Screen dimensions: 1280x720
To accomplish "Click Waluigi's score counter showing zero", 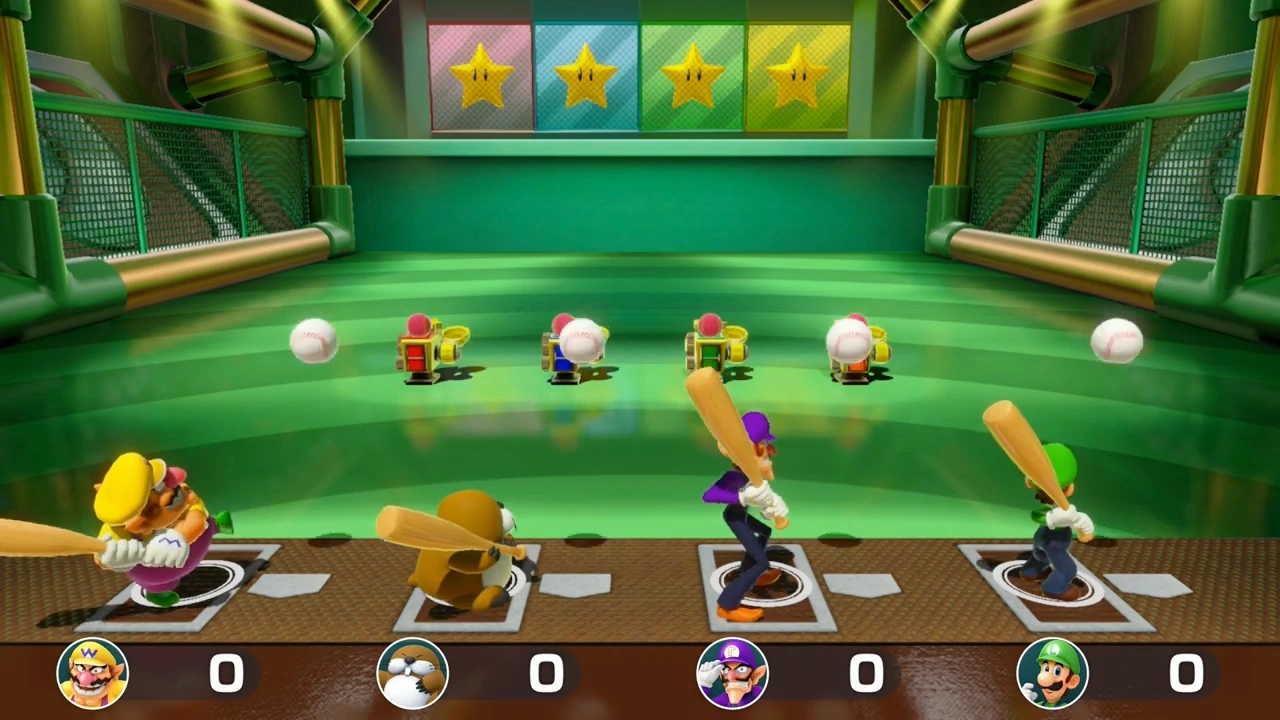I will tap(866, 673).
